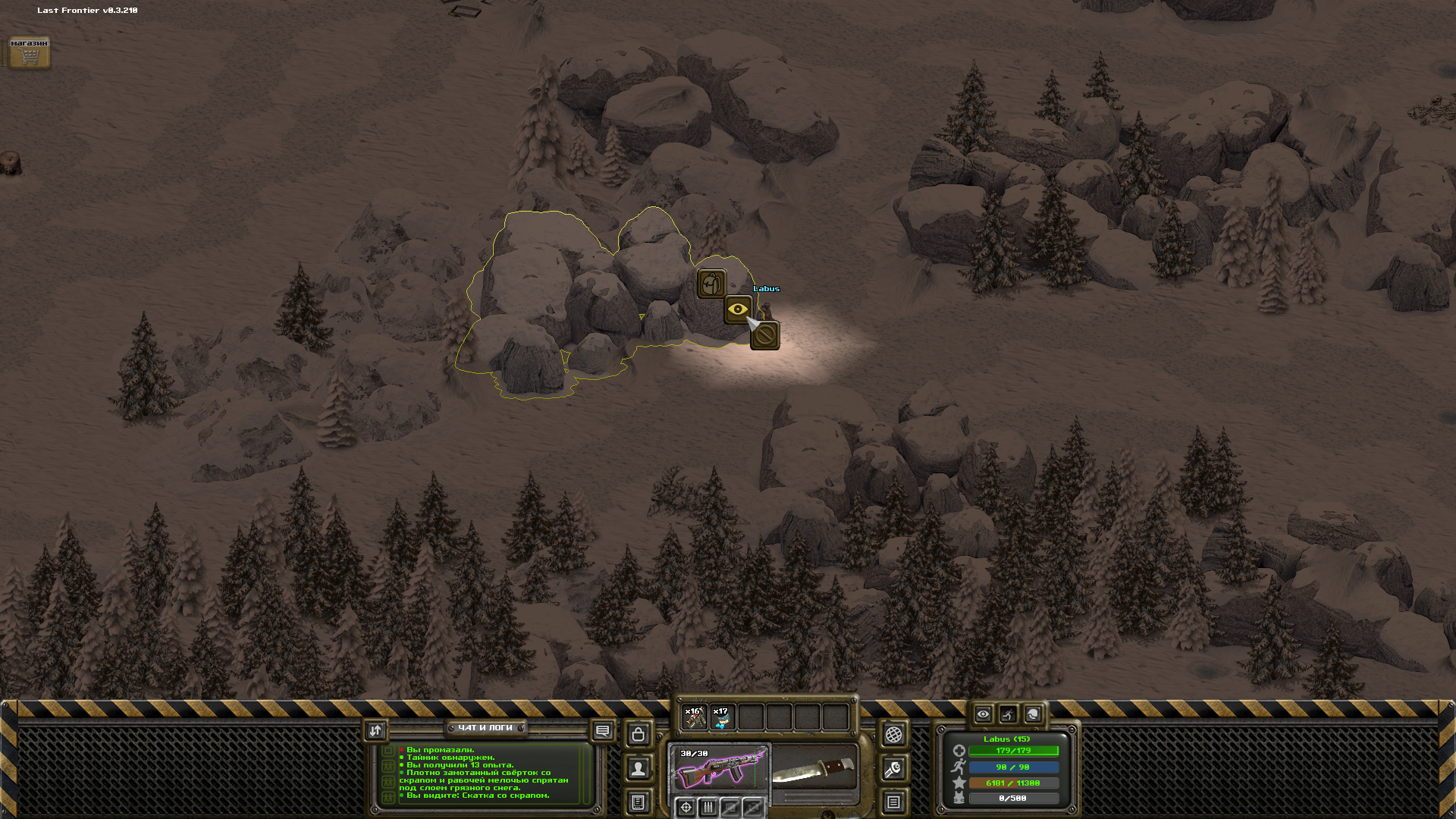Toggle chat panel with the arrows button

click(375, 730)
